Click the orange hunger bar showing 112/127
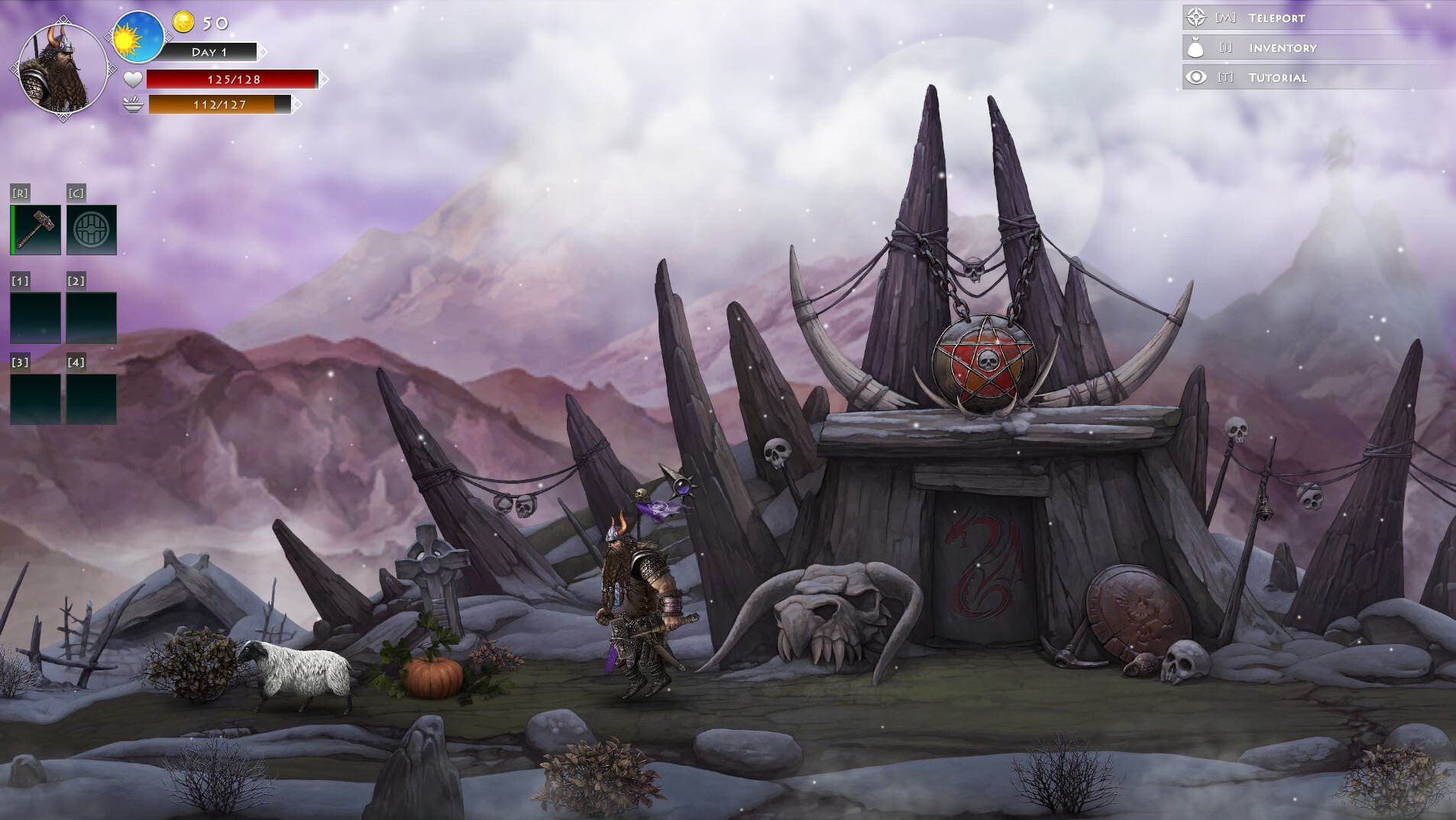Image resolution: width=1456 pixels, height=820 pixels. pyautogui.click(x=222, y=106)
